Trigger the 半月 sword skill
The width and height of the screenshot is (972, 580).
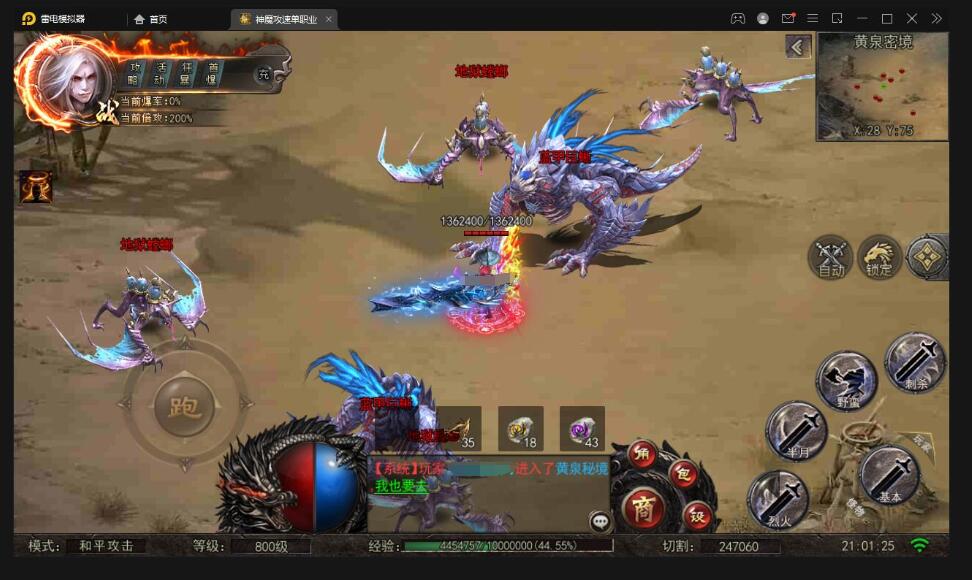click(795, 430)
